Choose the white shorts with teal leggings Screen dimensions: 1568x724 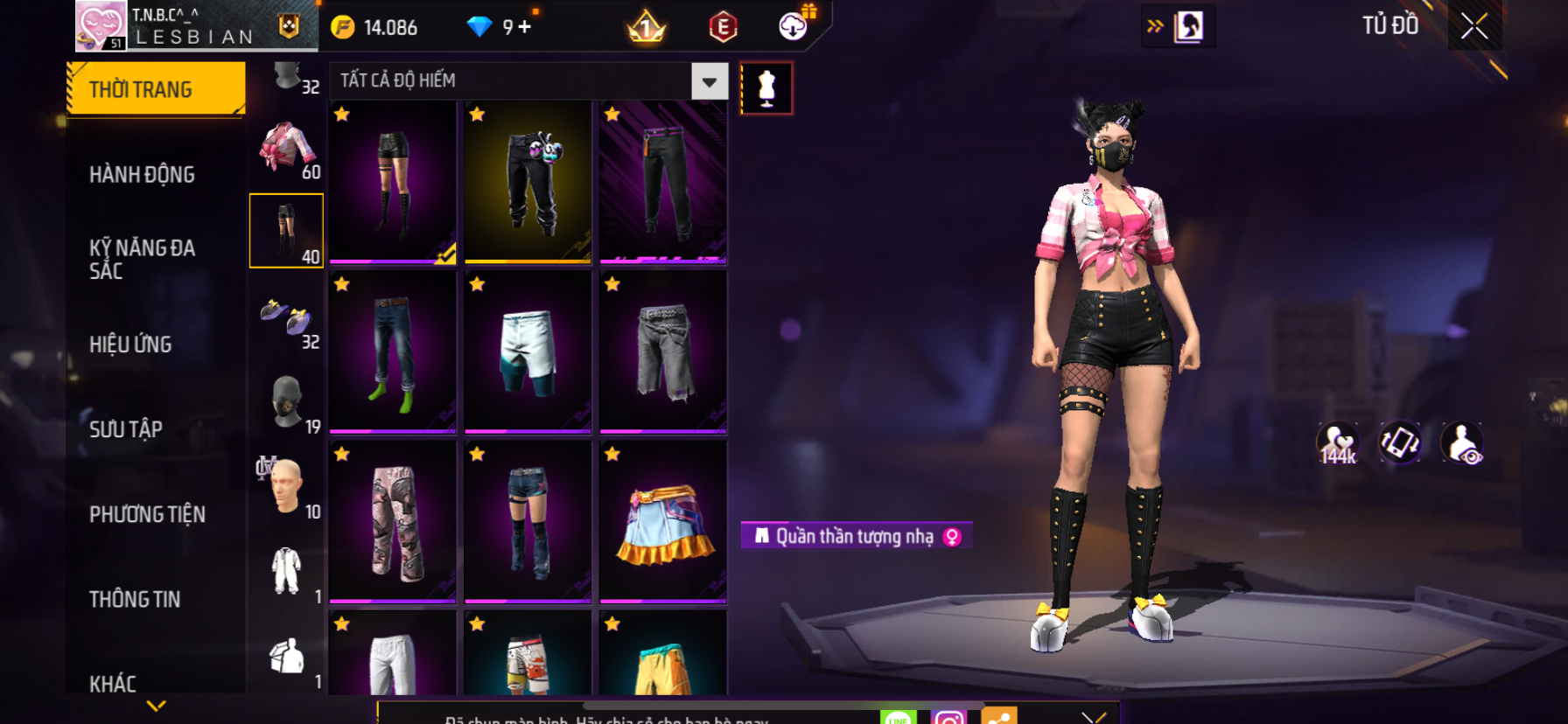pos(528,352)
